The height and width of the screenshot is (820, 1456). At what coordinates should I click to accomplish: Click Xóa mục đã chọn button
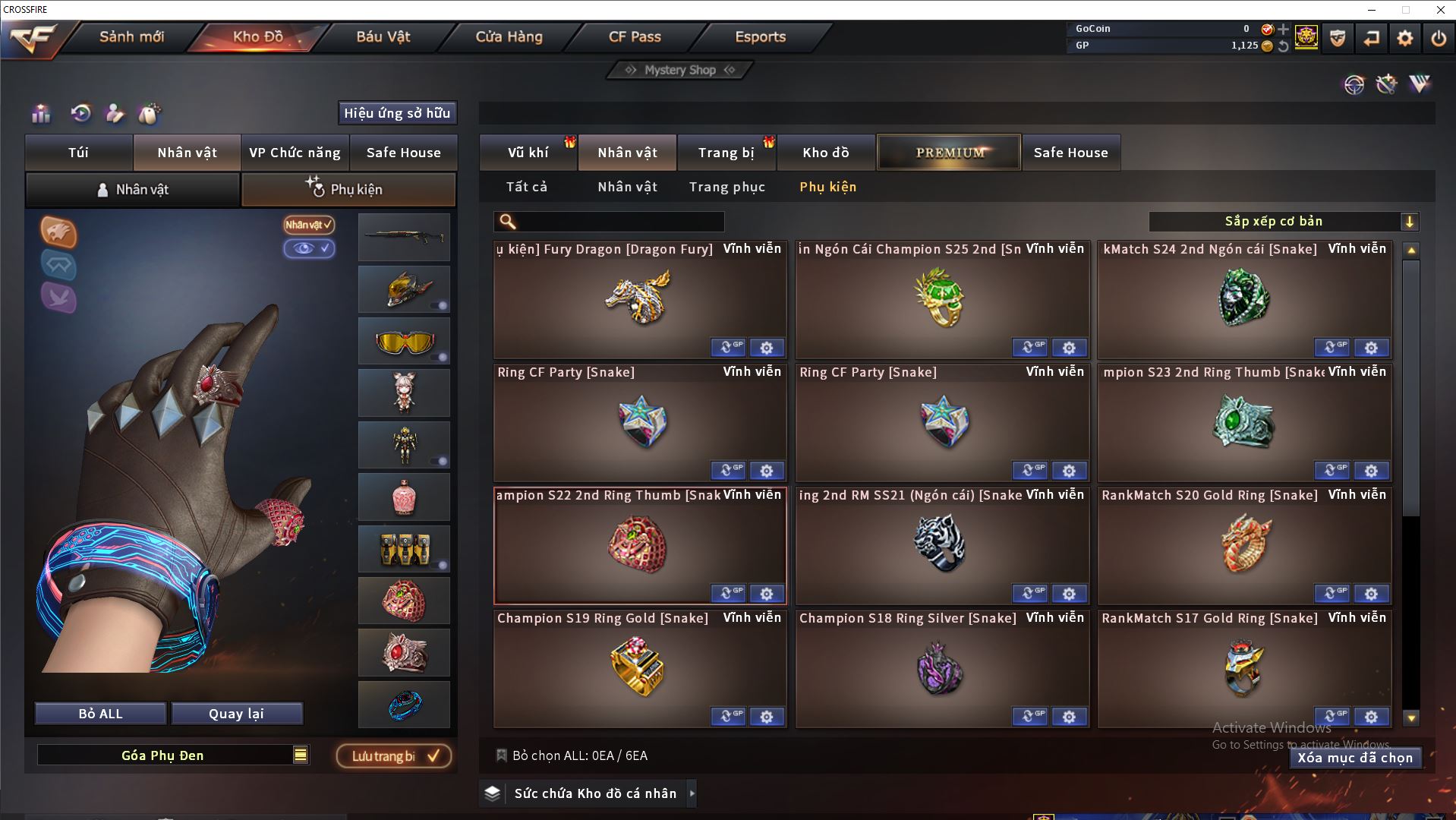1354,758
